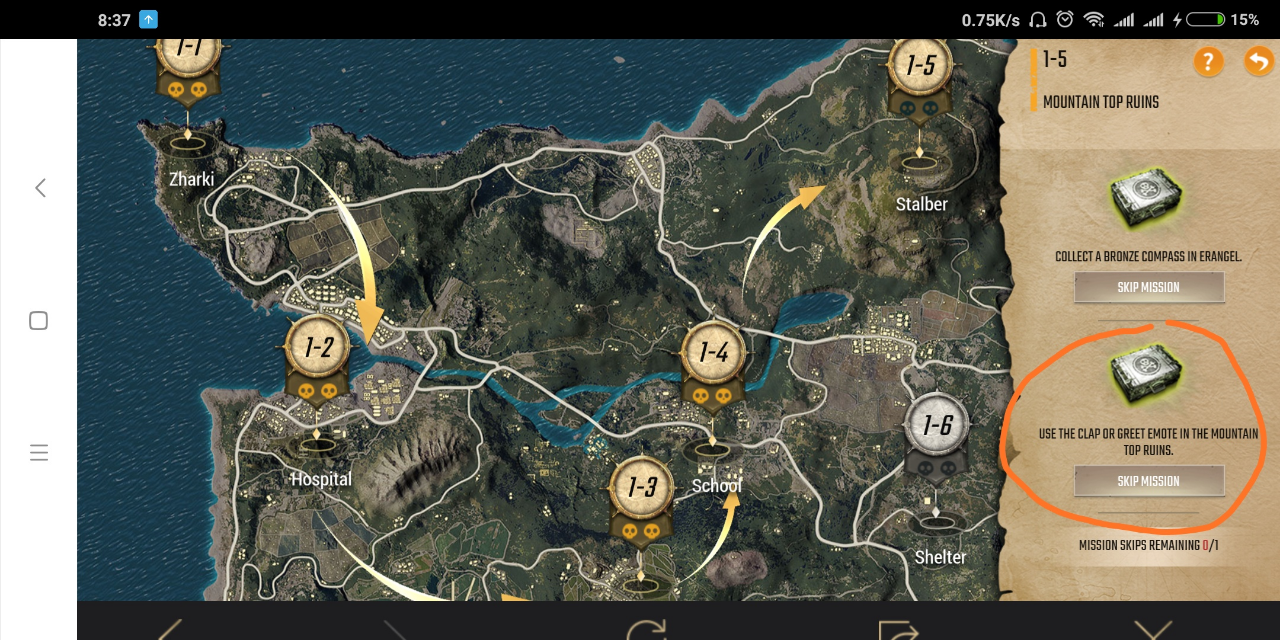Skip the bronze compass mission
Image resolution: width=1280 pixels, height=640 pixels.
(1149, 287)
